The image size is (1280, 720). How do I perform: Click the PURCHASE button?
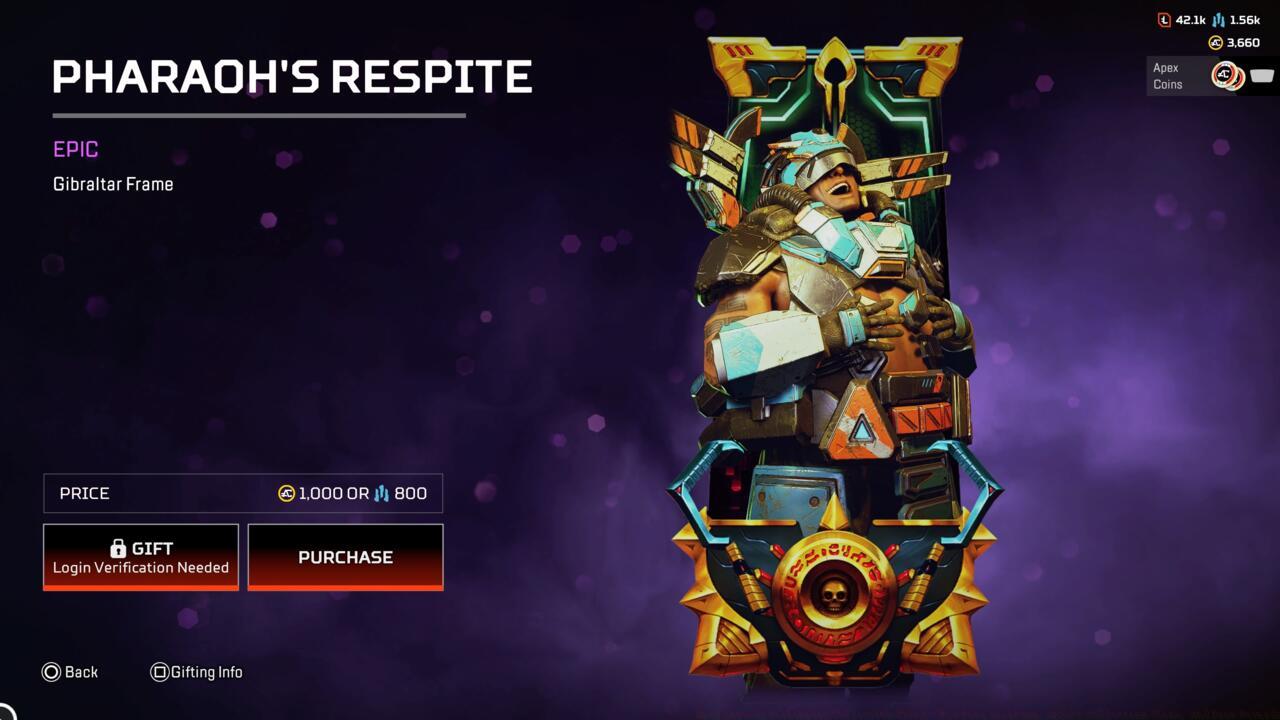tap(345, 557)
